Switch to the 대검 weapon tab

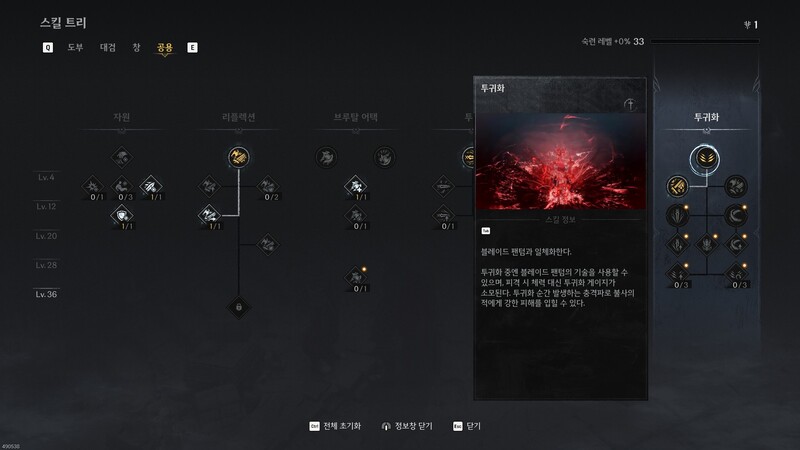coord(108,48)
